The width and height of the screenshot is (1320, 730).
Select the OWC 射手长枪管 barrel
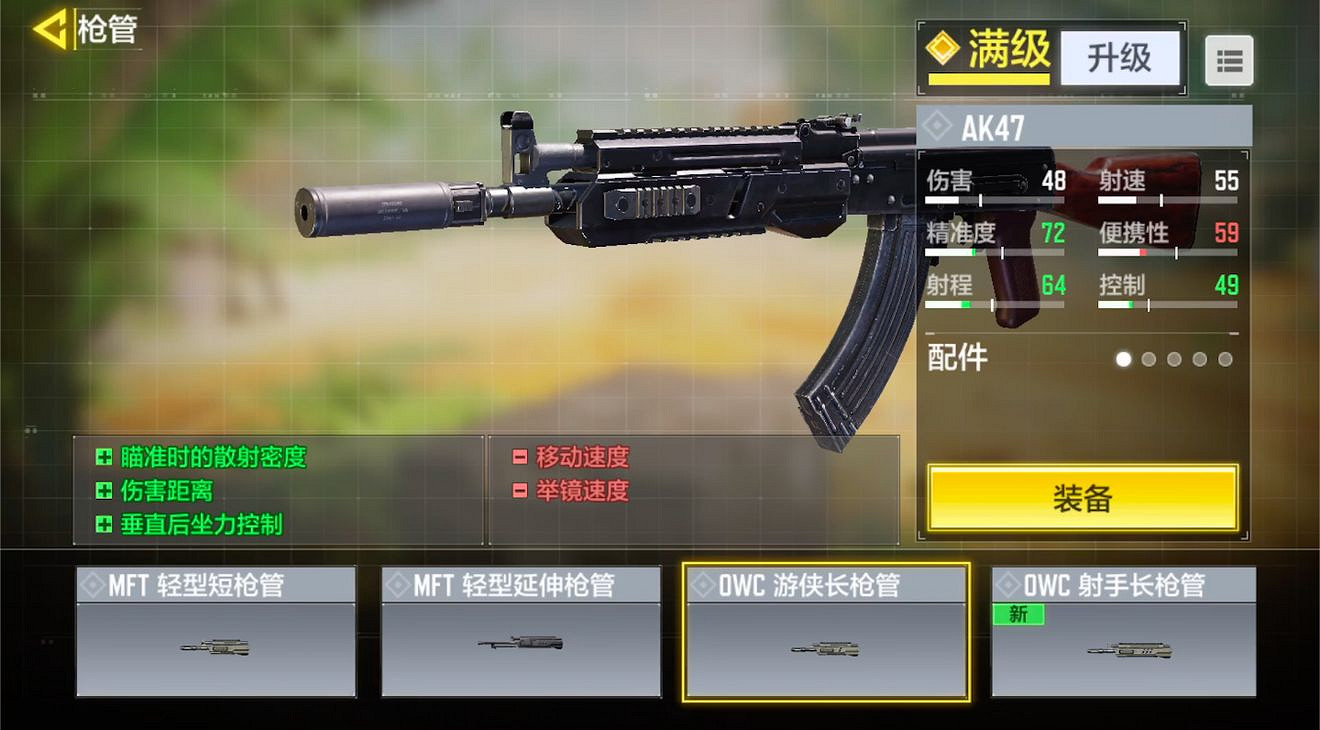(x=1125, y=630)
